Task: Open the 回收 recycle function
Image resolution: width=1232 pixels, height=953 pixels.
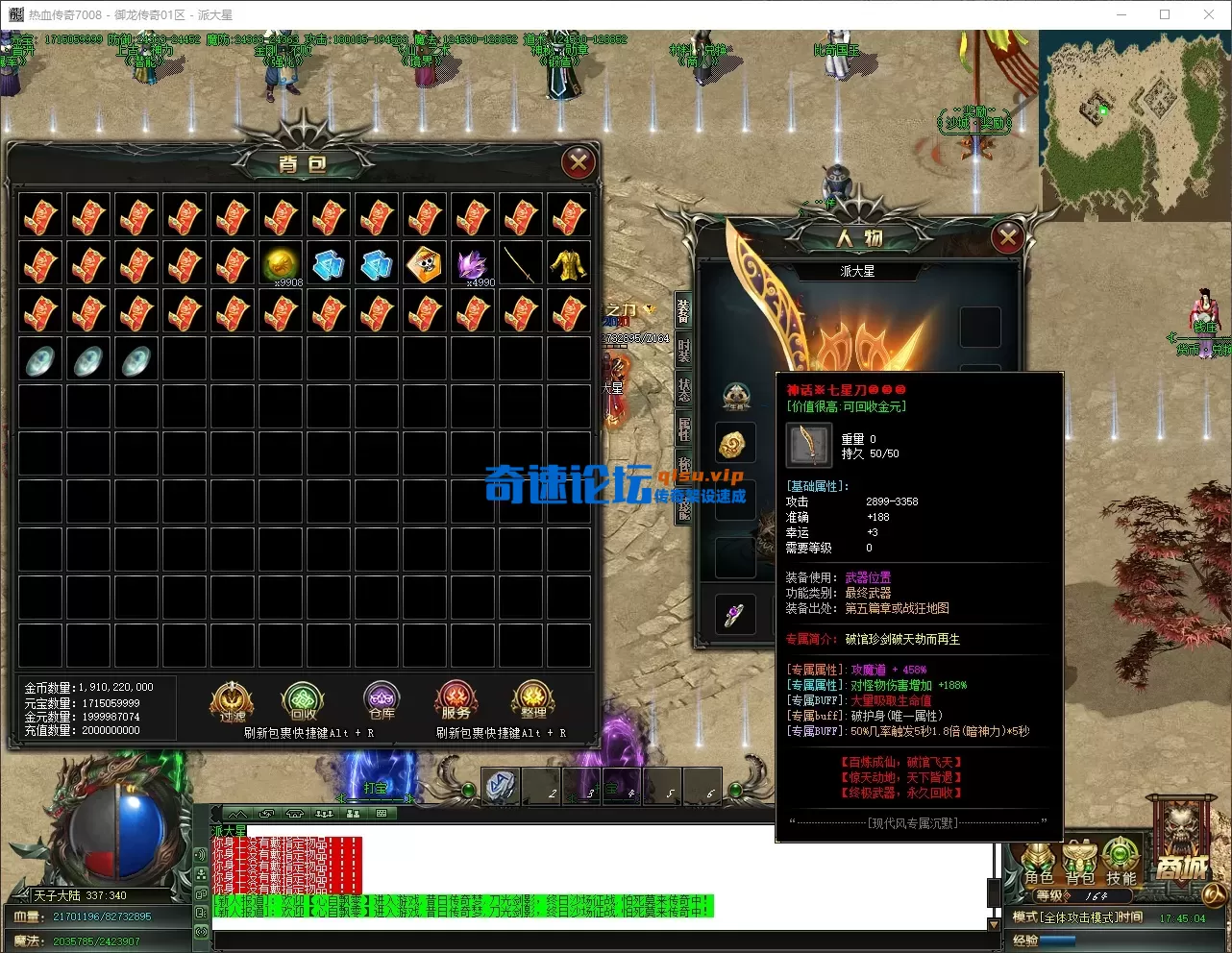Action: coord(303,702)
